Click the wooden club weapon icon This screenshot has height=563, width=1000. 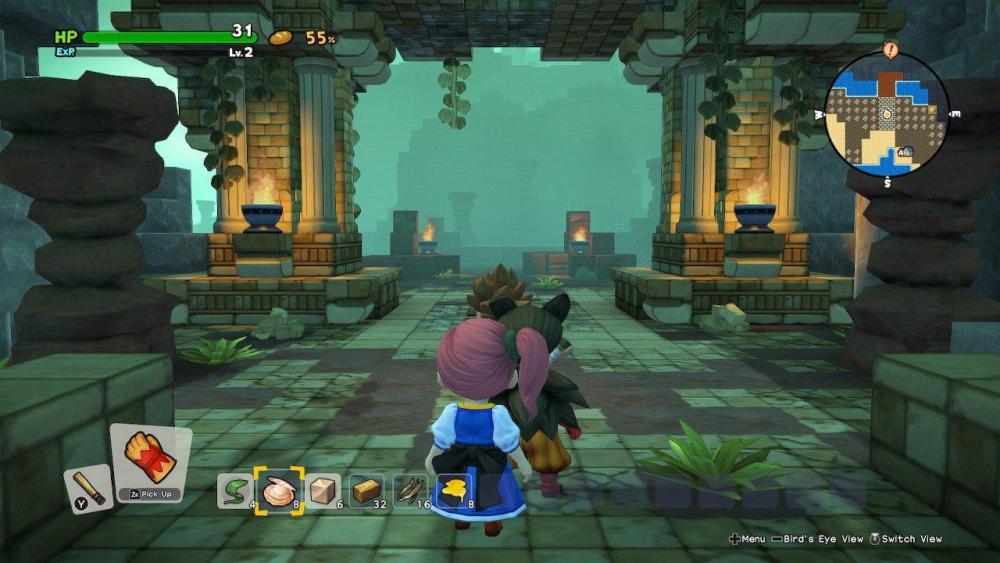point(88,487)
